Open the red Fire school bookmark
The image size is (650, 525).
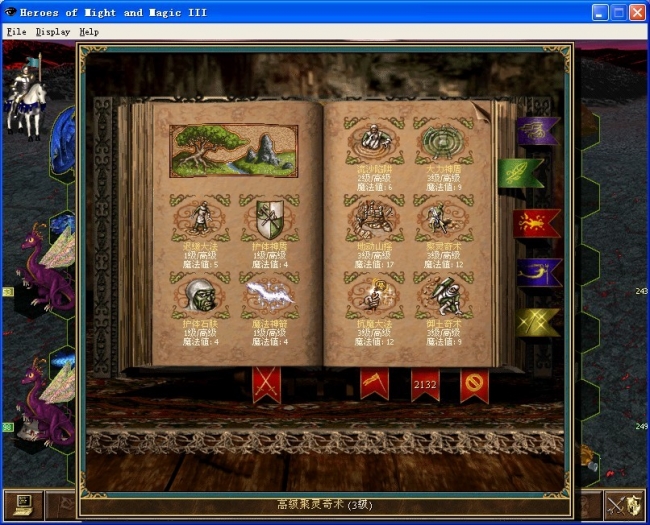tap(536, 223)
